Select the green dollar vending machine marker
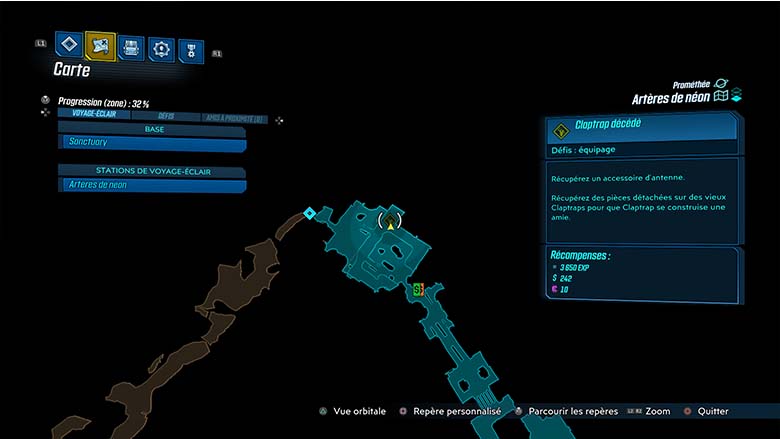 (418, 289)
